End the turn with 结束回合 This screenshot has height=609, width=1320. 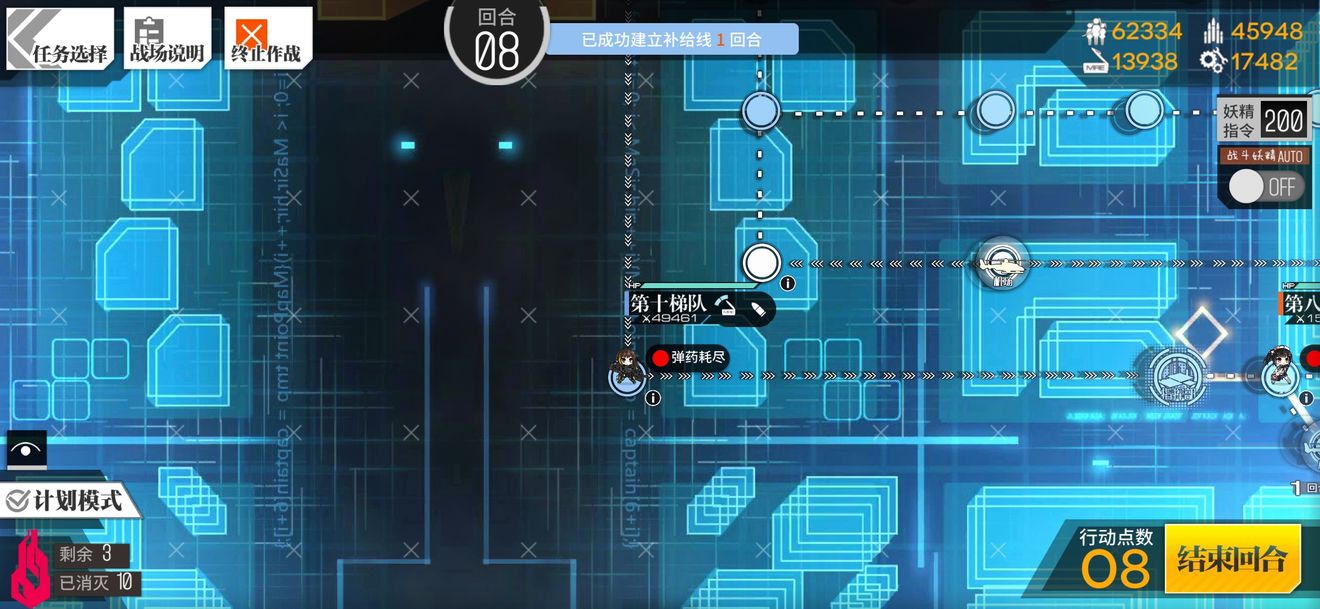coord(1232,558)
